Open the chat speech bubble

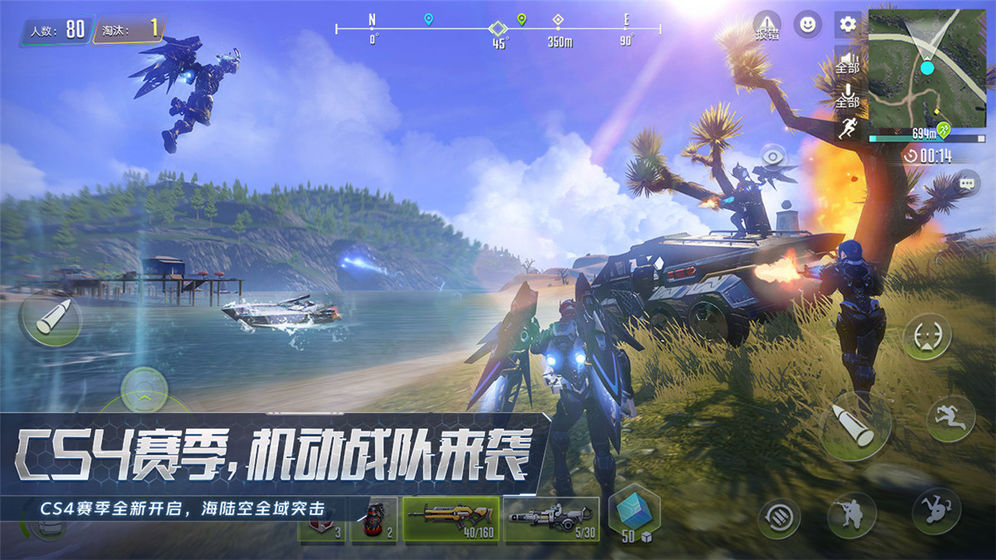coord(967,183)
